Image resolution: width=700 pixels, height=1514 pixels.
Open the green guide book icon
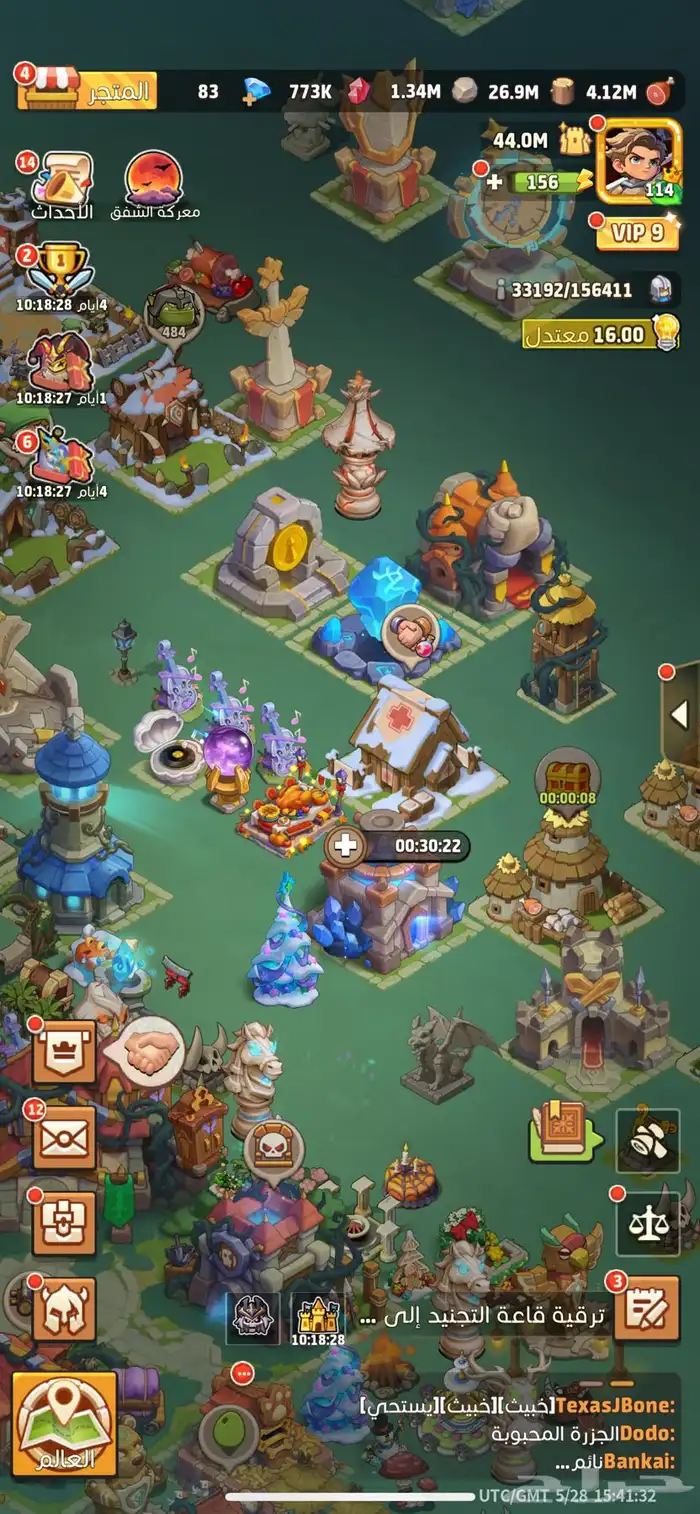[564, 1135]
